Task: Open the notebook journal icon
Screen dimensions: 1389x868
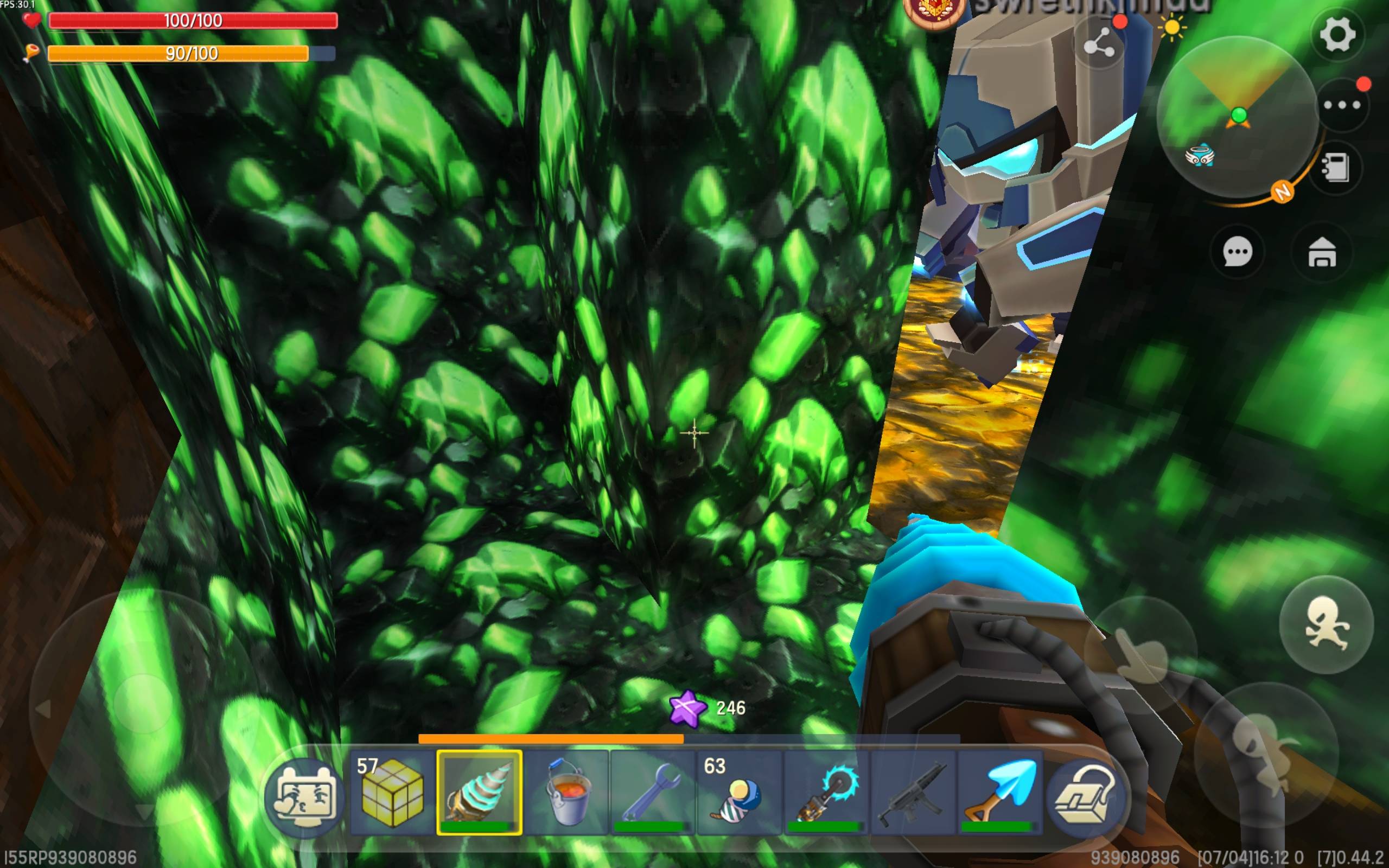Action: (x=1336, y=167)
